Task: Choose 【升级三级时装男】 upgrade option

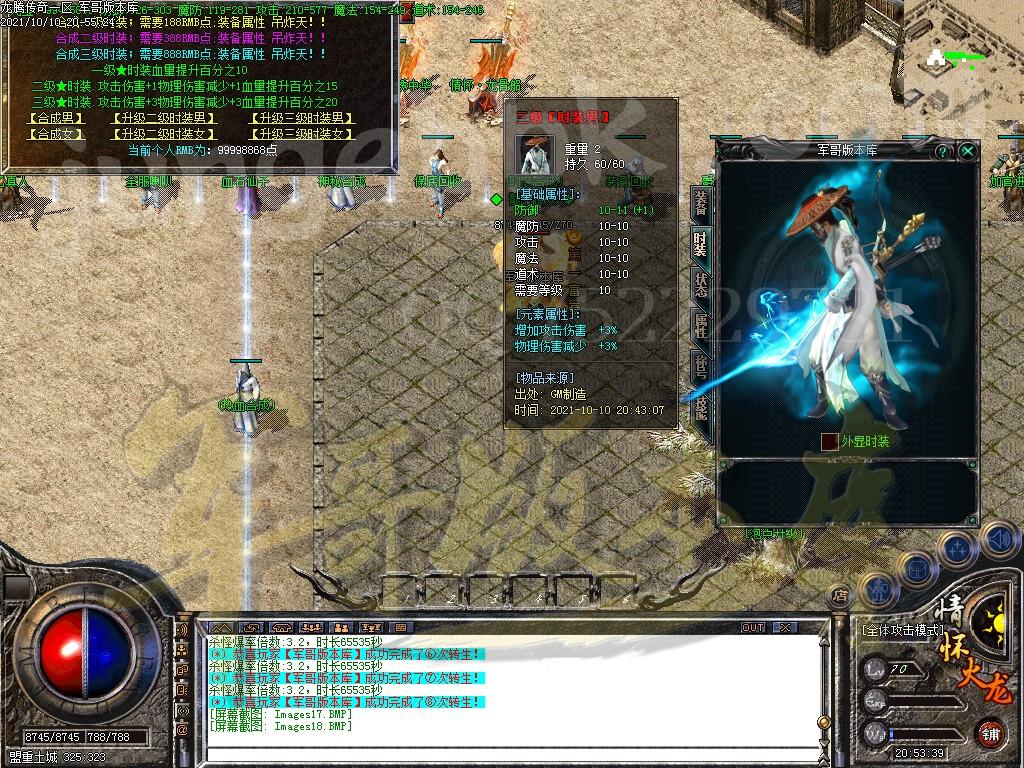Action: click(301, 118)
